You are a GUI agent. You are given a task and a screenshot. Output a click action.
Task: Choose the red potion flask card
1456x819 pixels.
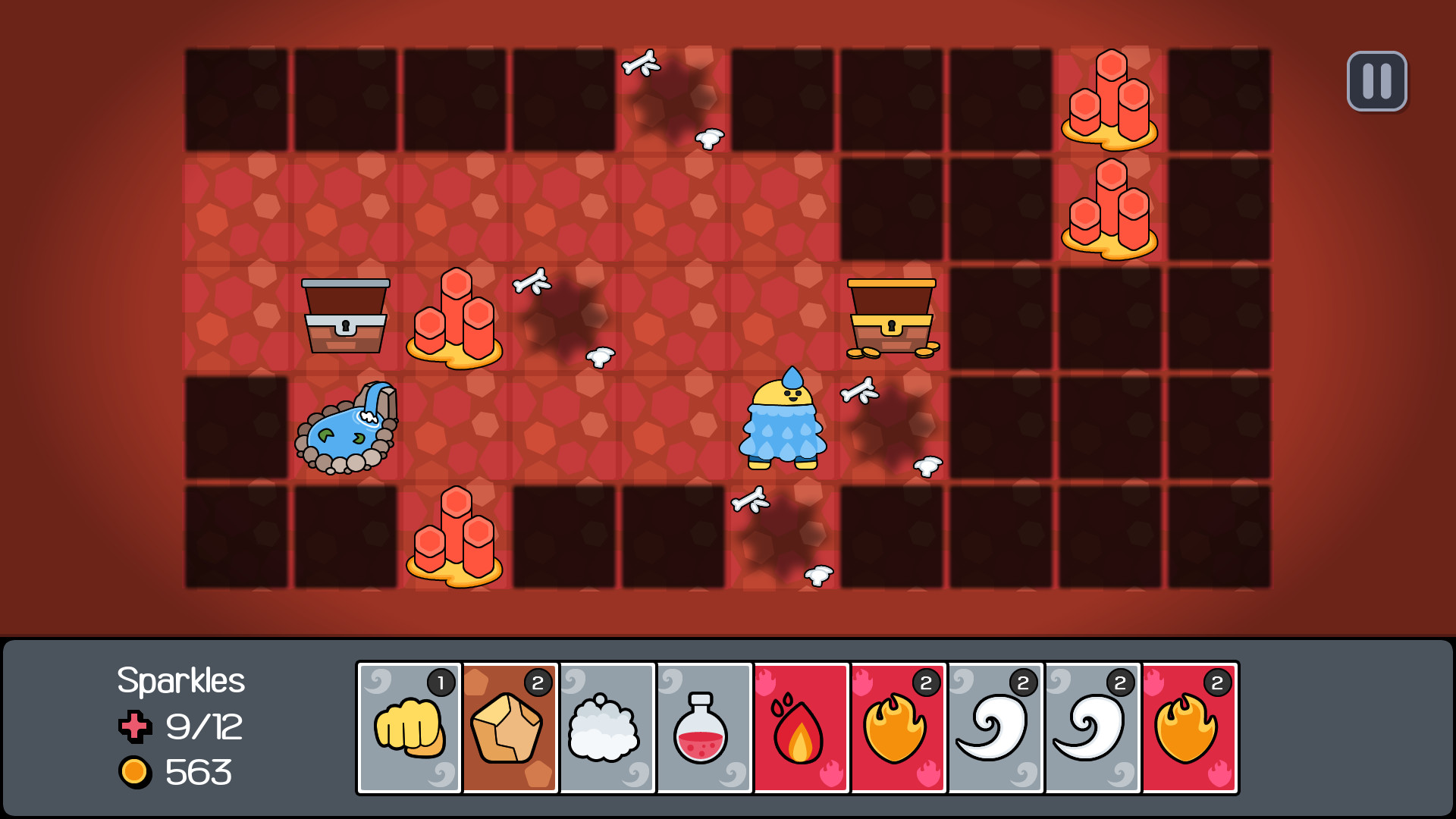tap(704, 726)
